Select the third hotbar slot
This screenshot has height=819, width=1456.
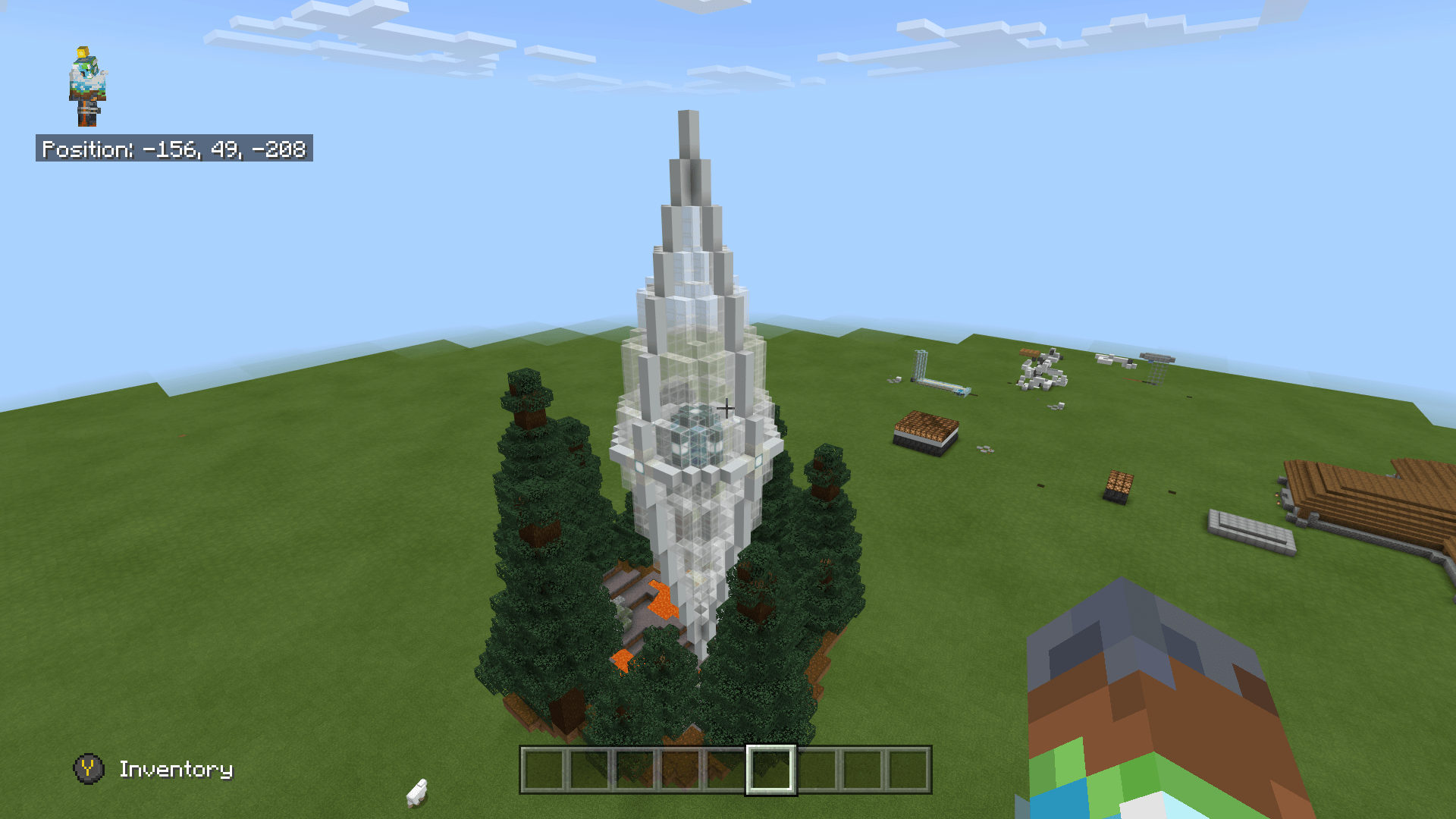point(635,770)
